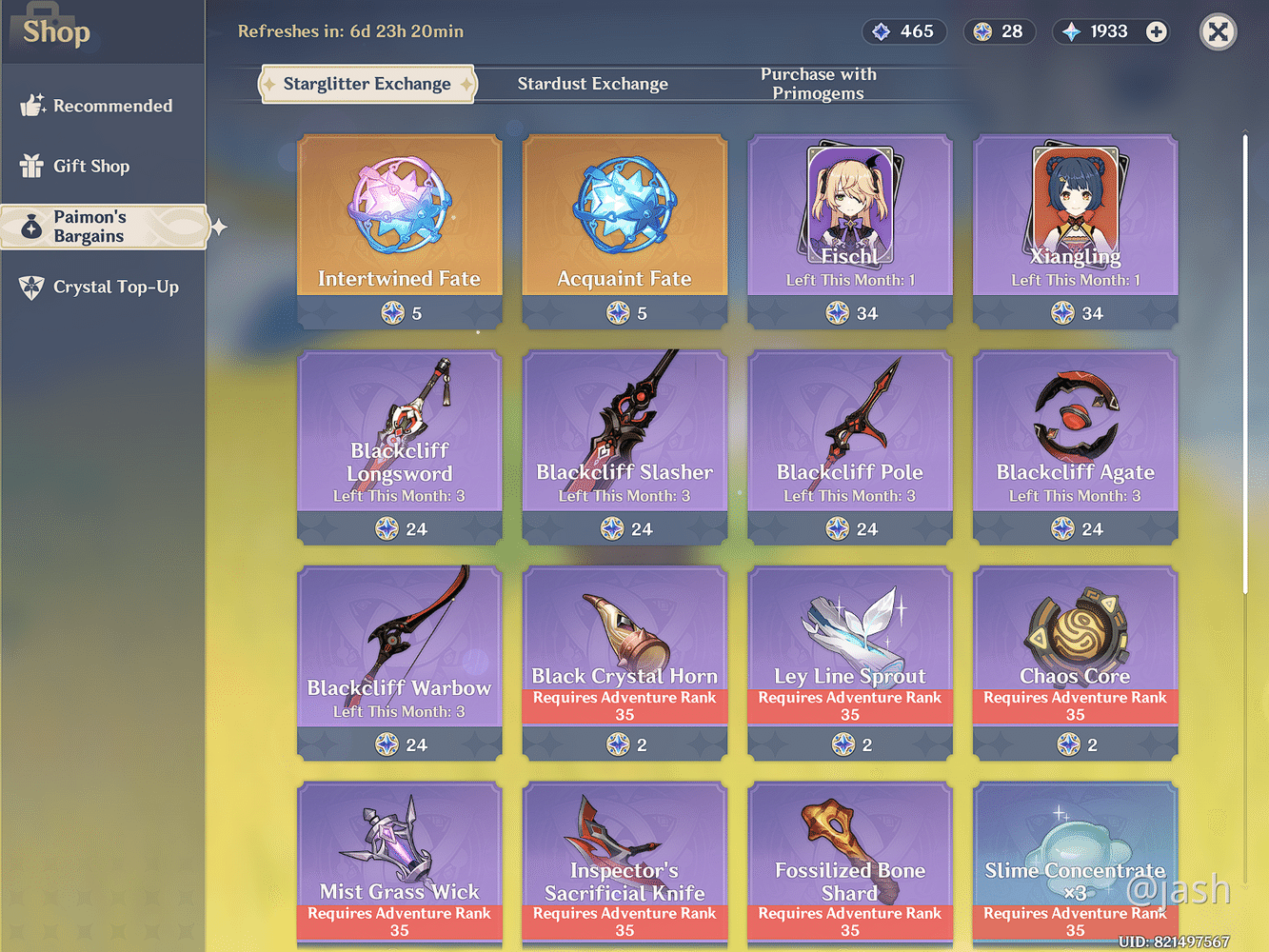Image resolution: width=1269 pixels, height=952 pixels.
Task: Select the Xiangling character card
Action: click(1075, 228)
